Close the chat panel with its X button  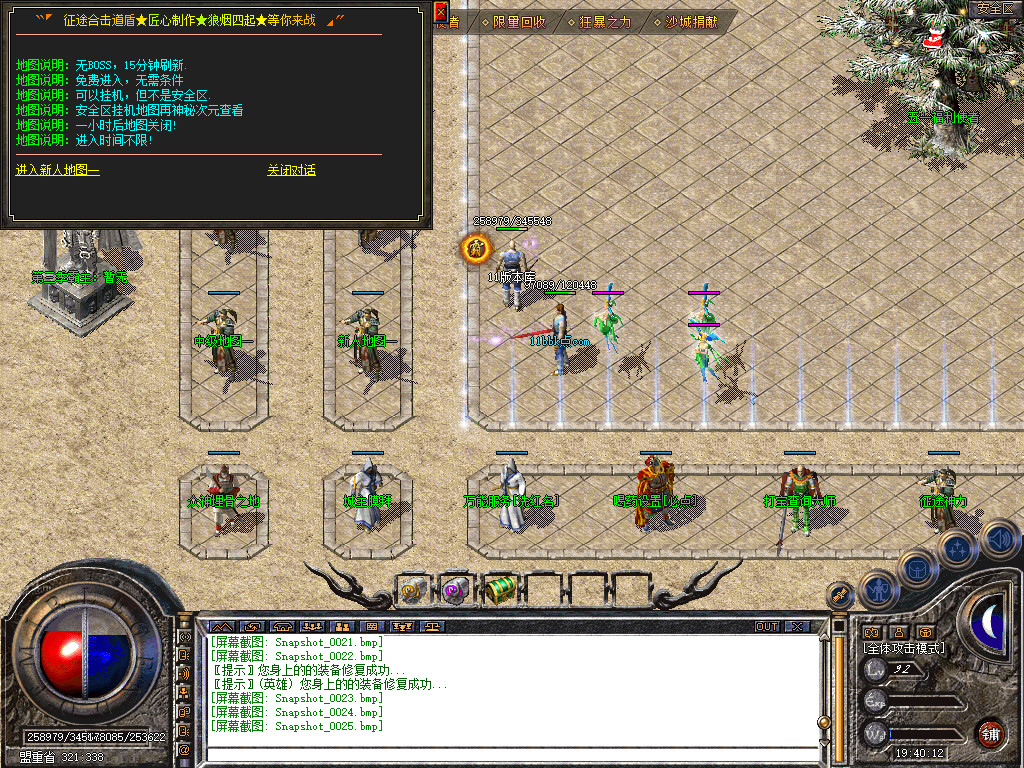point(797,627)
